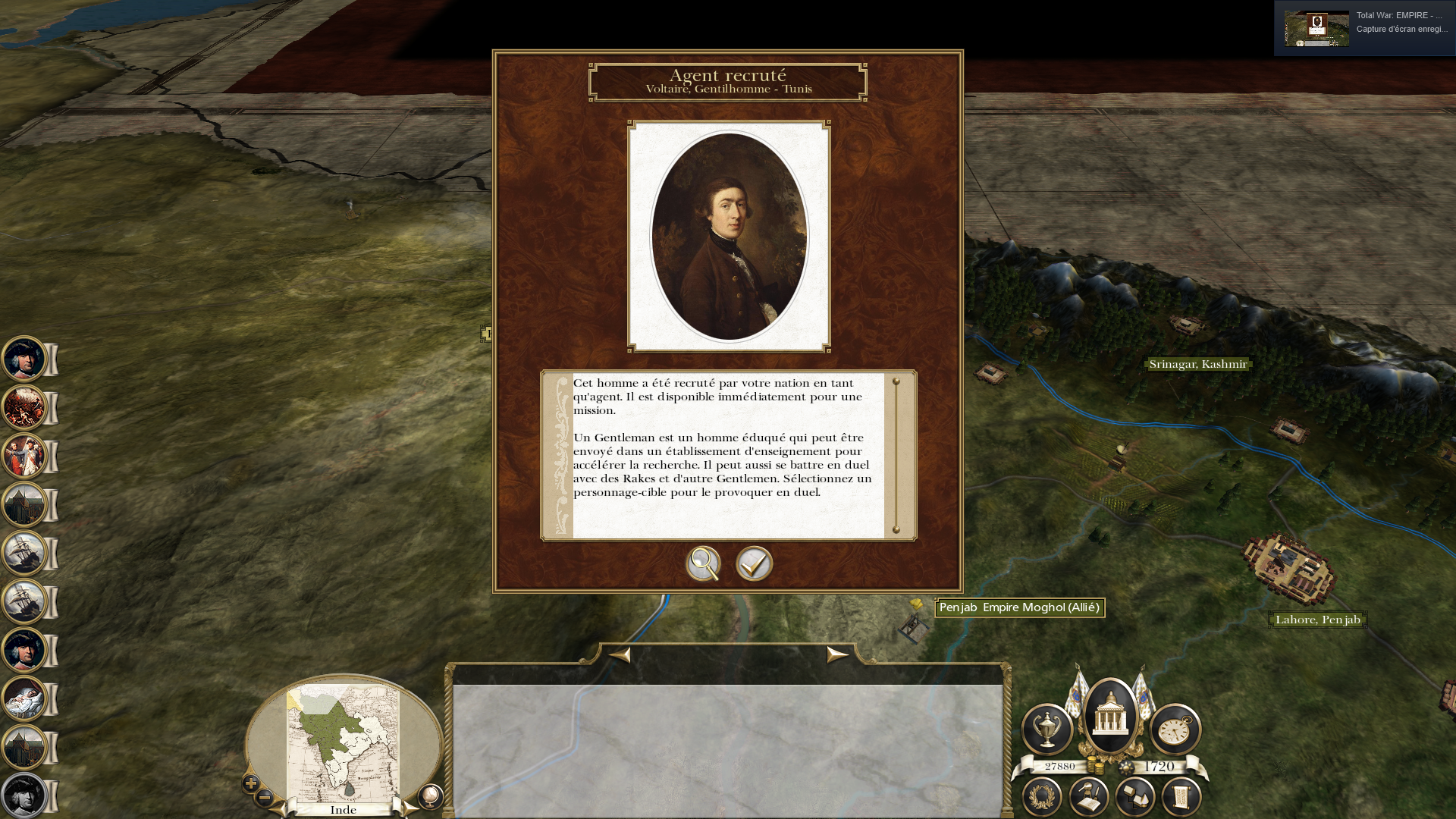Open the deathbed event notification
The image size is (1456, 819).
point(24,698)
